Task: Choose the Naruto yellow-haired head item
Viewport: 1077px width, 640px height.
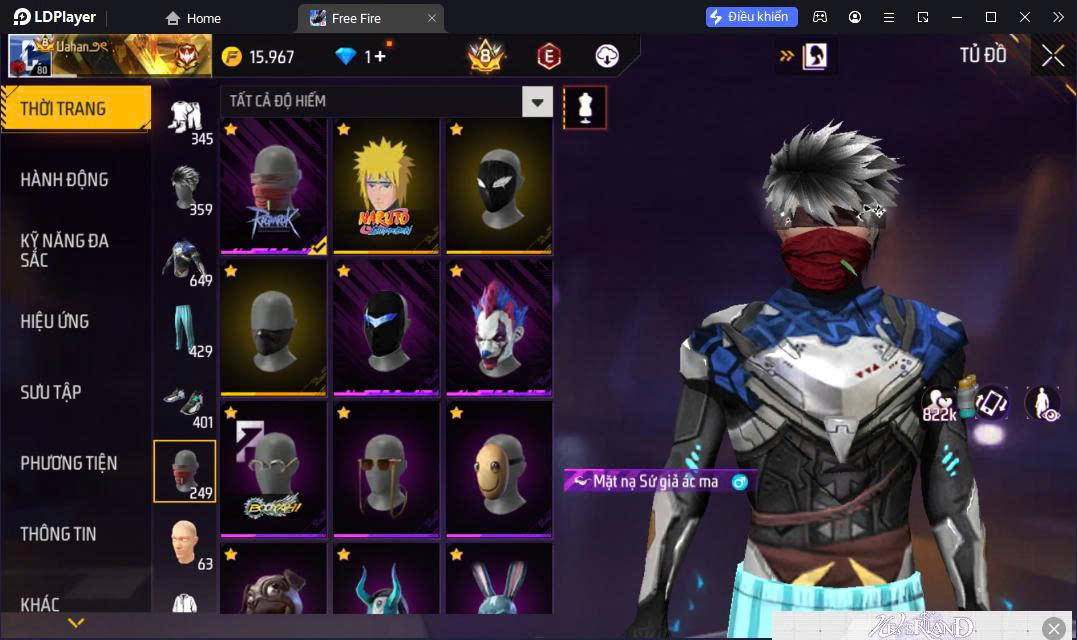Action: pos(387,186)
